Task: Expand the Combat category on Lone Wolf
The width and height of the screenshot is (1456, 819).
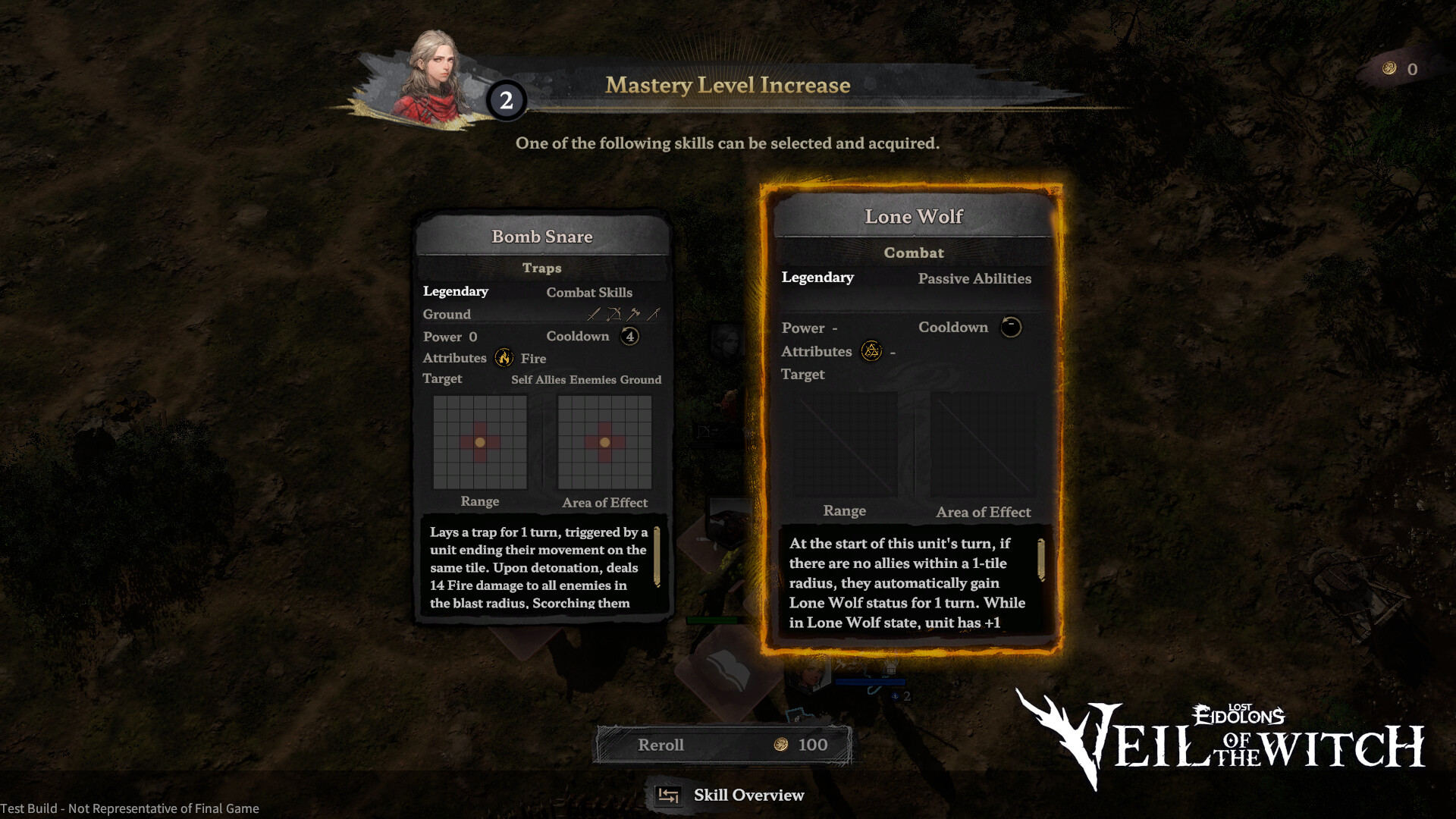Action: tap(913, 253)
